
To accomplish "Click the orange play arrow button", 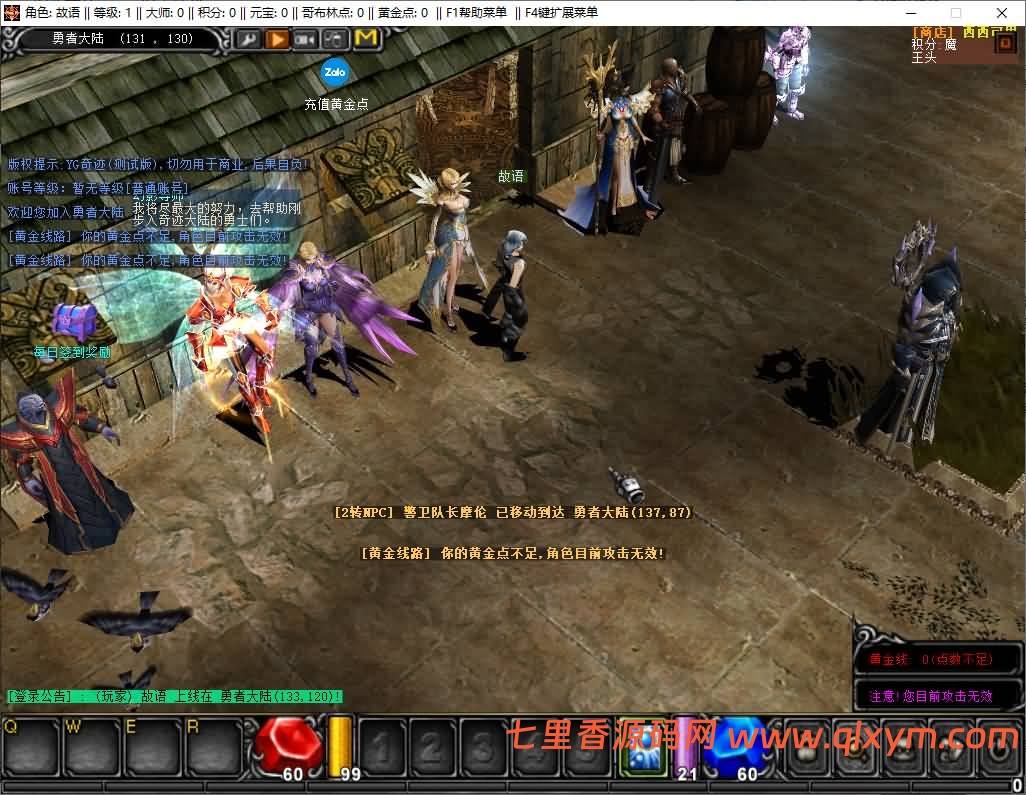I will pyautogui.click(x=277, y=39).
